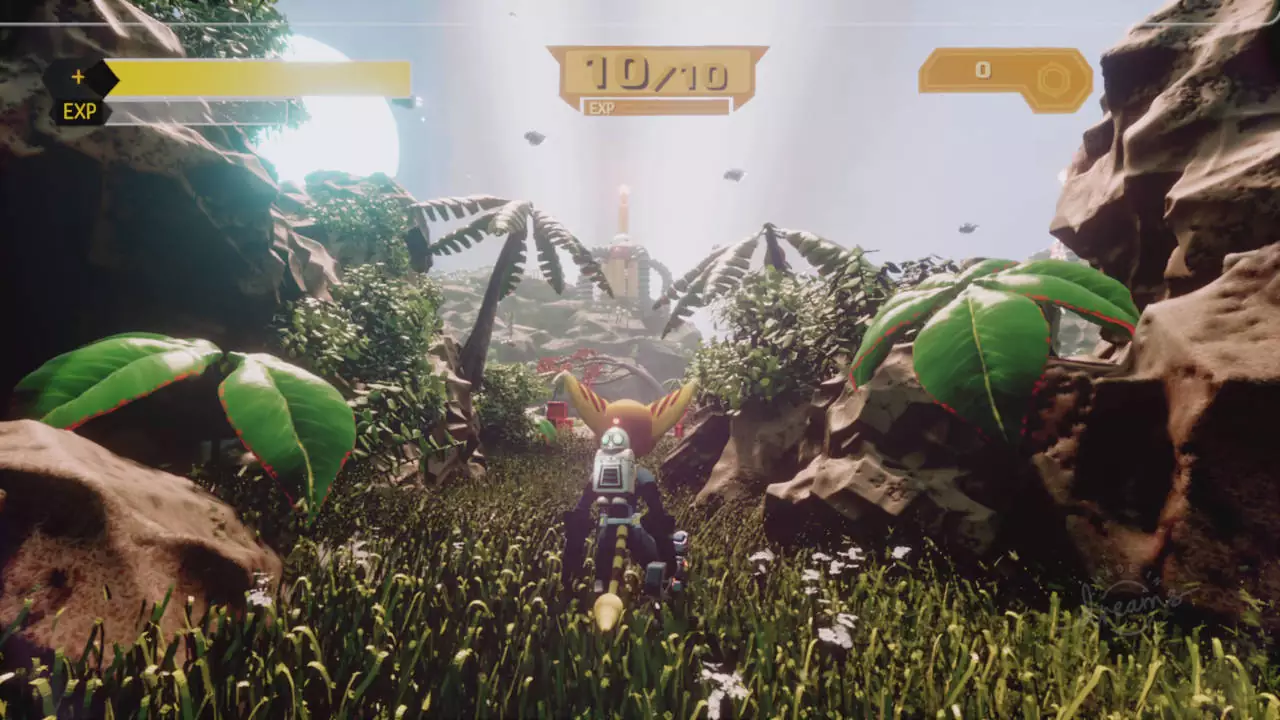Click the EXP label badge
Viewport: 1280px width, 720px height.
(x=78, y=112)
